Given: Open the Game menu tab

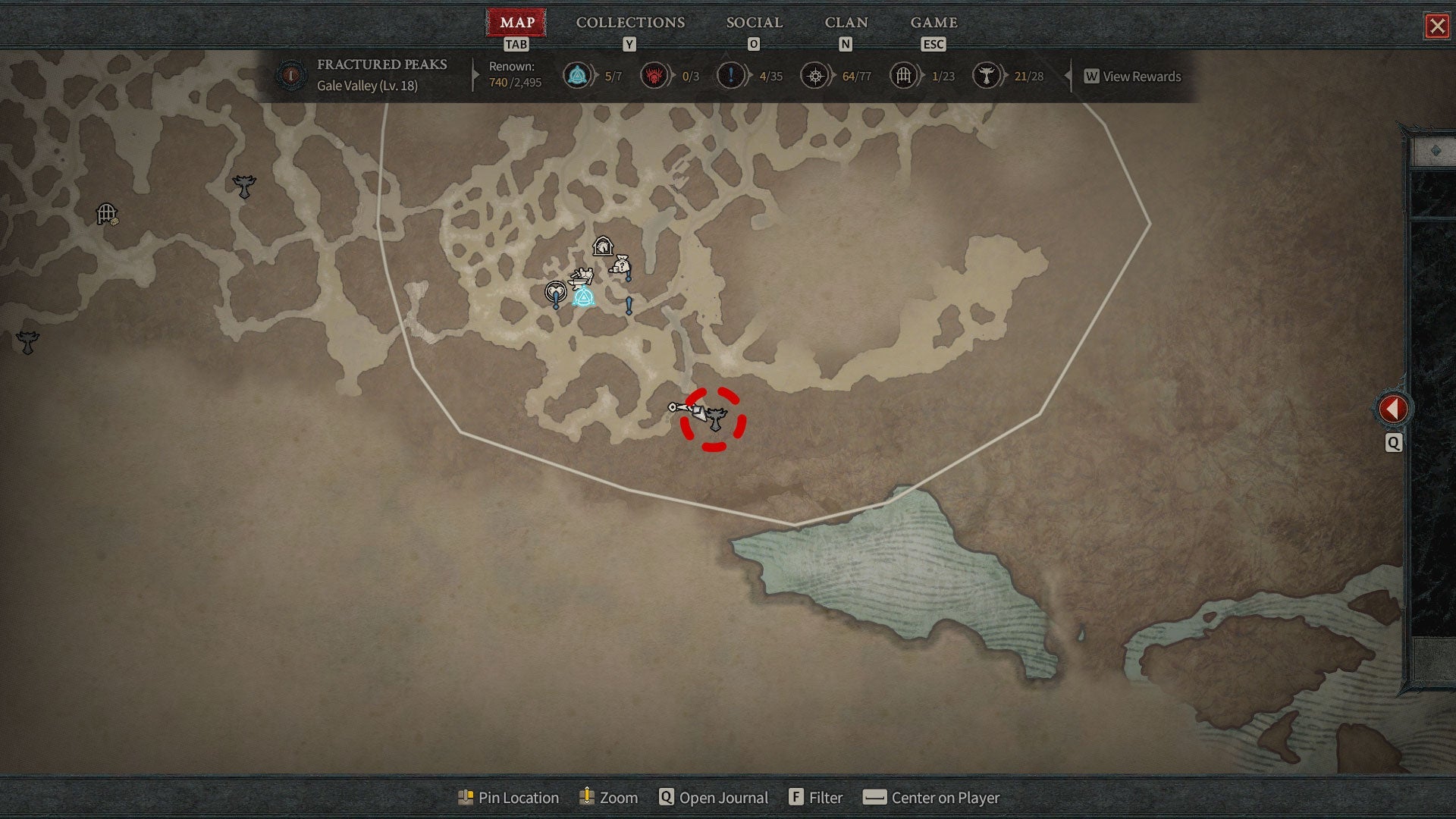Looking at the screenshot, I should click(934, 23).
